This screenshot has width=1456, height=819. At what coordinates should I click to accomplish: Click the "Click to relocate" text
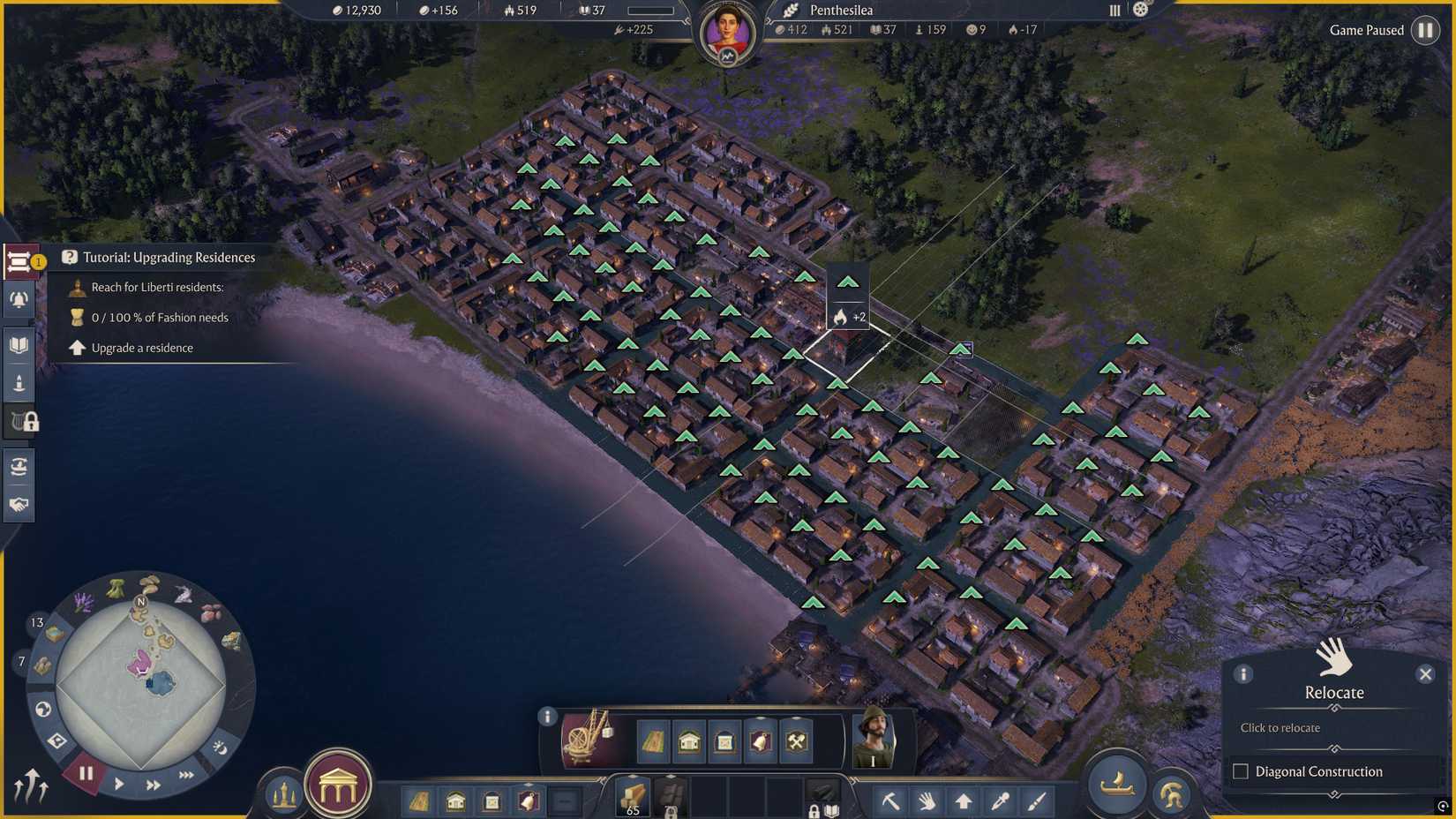click(x=1280, y=727)
